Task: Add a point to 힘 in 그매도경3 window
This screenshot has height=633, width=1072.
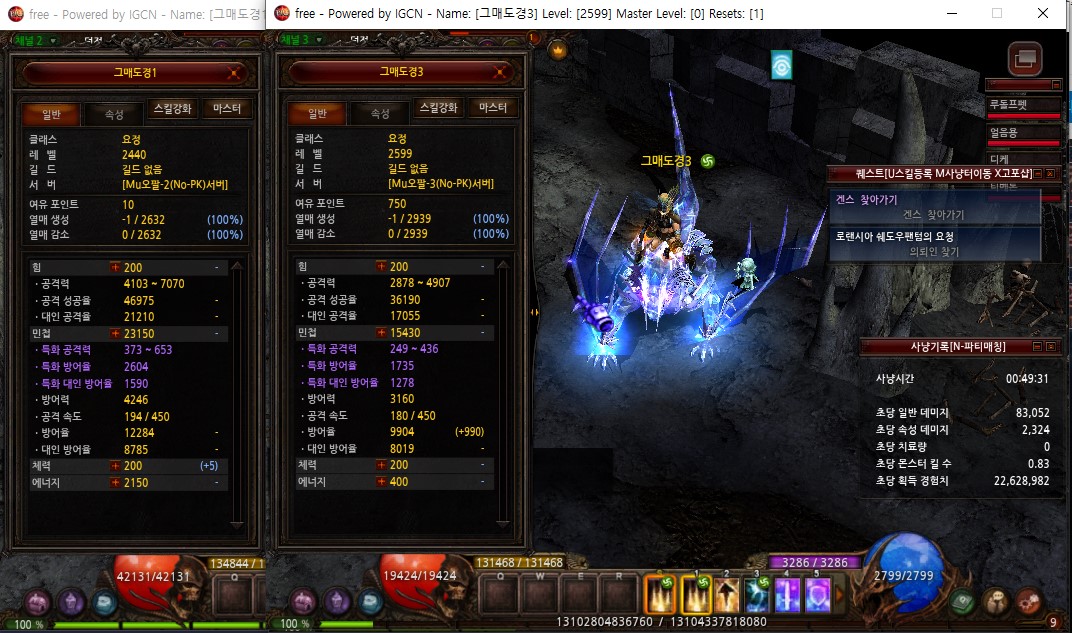Action: [381, 267]
